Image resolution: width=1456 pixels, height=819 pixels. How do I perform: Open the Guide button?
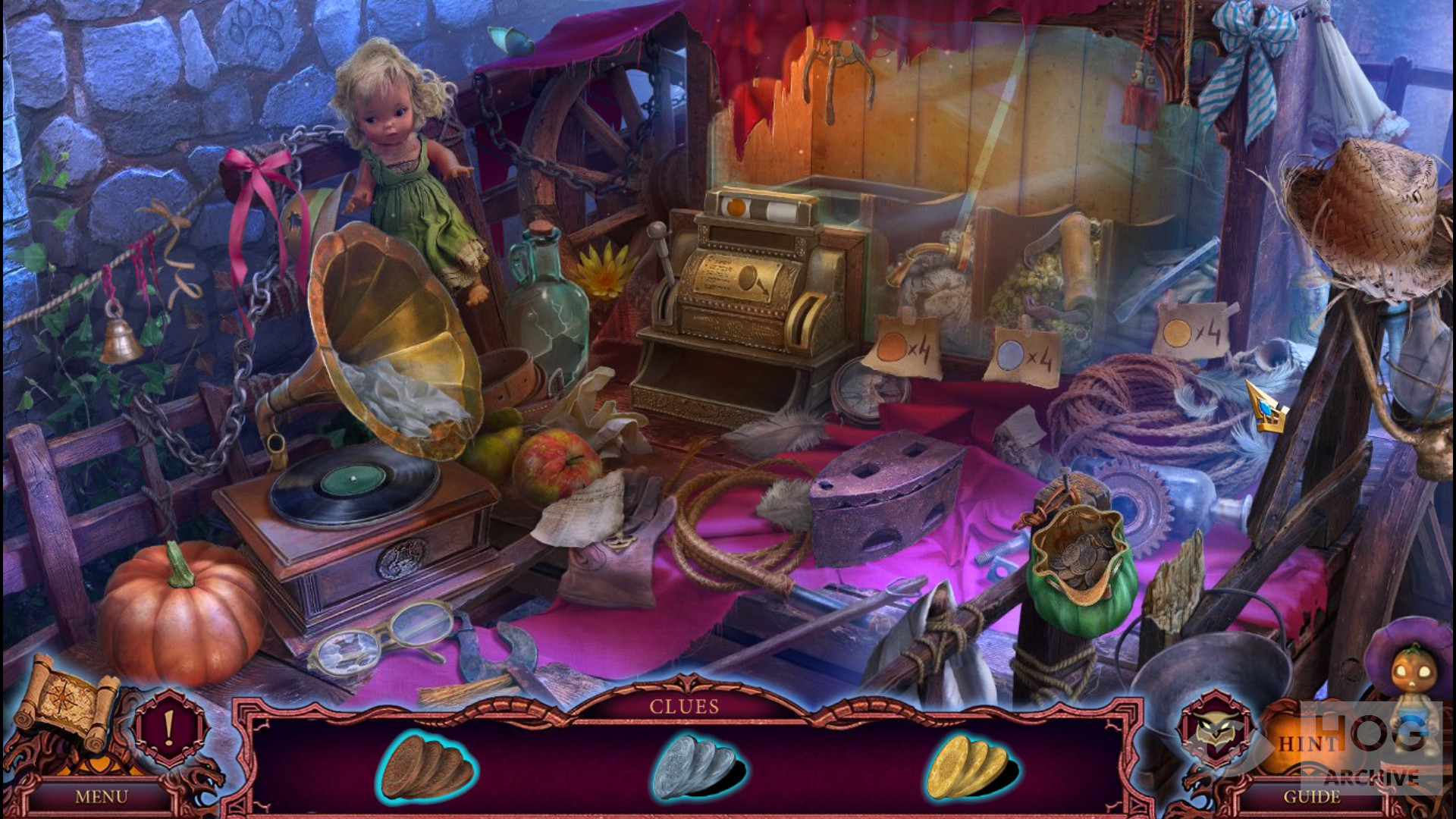click(x=1311, y=797)
